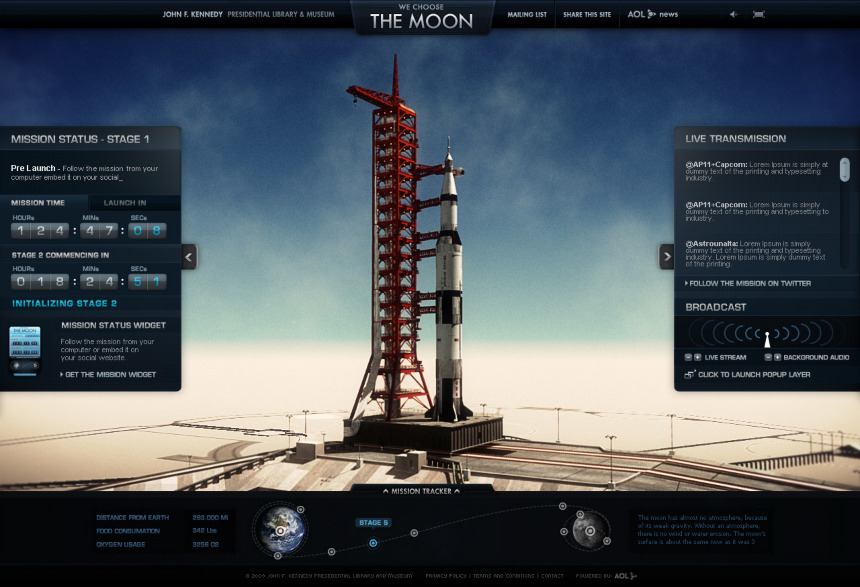Activate the fullscreen icon
Viewport: 860px width, 587px height.
coord(759,15)
